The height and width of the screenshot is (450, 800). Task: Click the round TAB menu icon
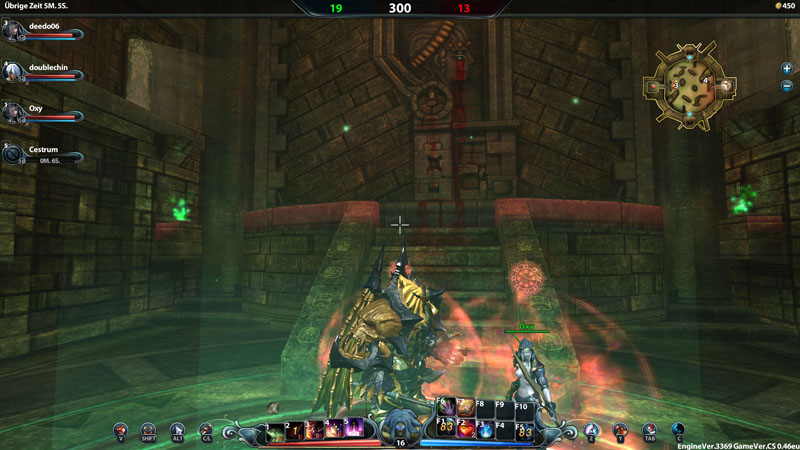648,431
